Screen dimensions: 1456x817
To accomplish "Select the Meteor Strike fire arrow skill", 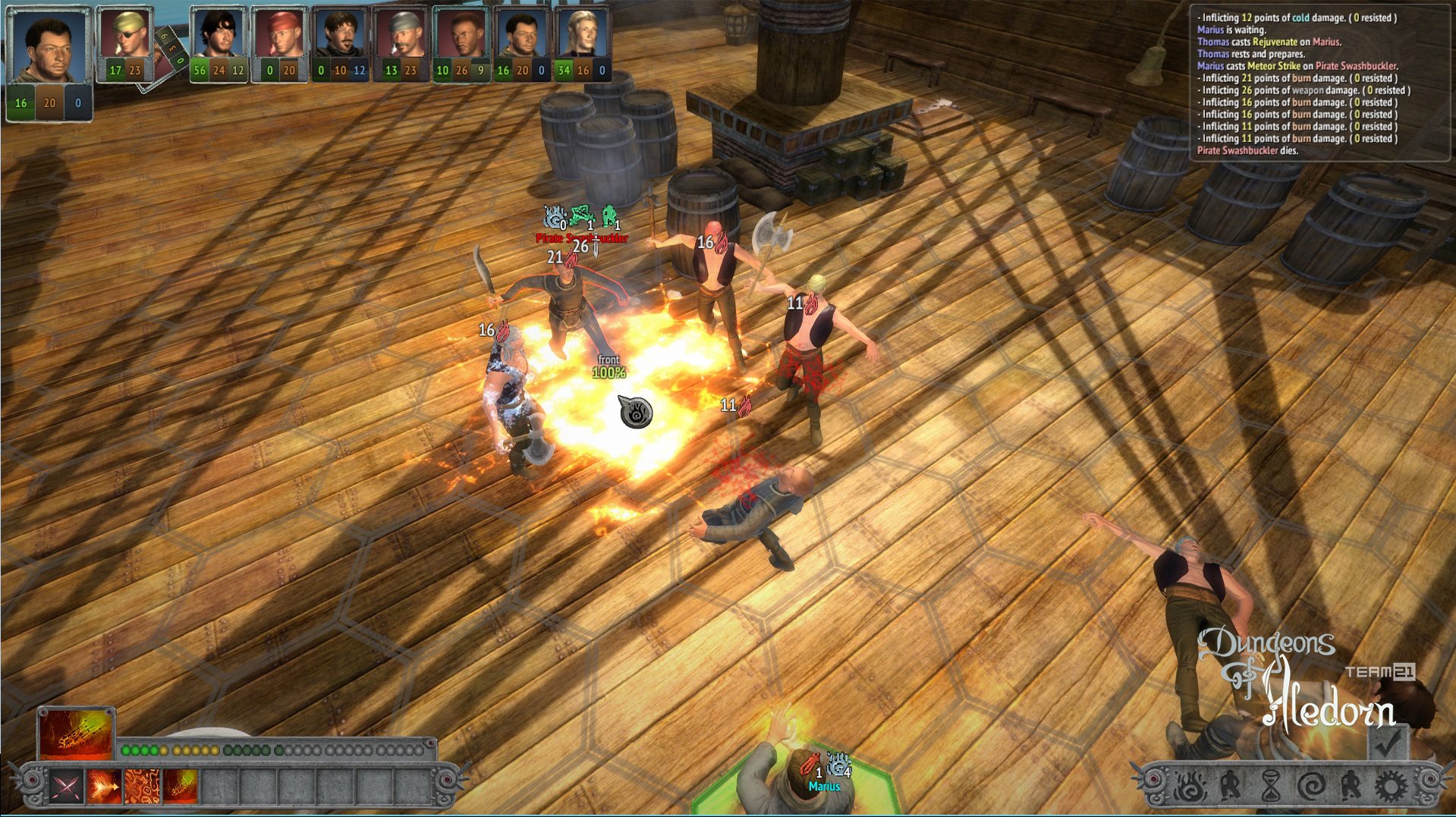I will [x=104, y=787].
